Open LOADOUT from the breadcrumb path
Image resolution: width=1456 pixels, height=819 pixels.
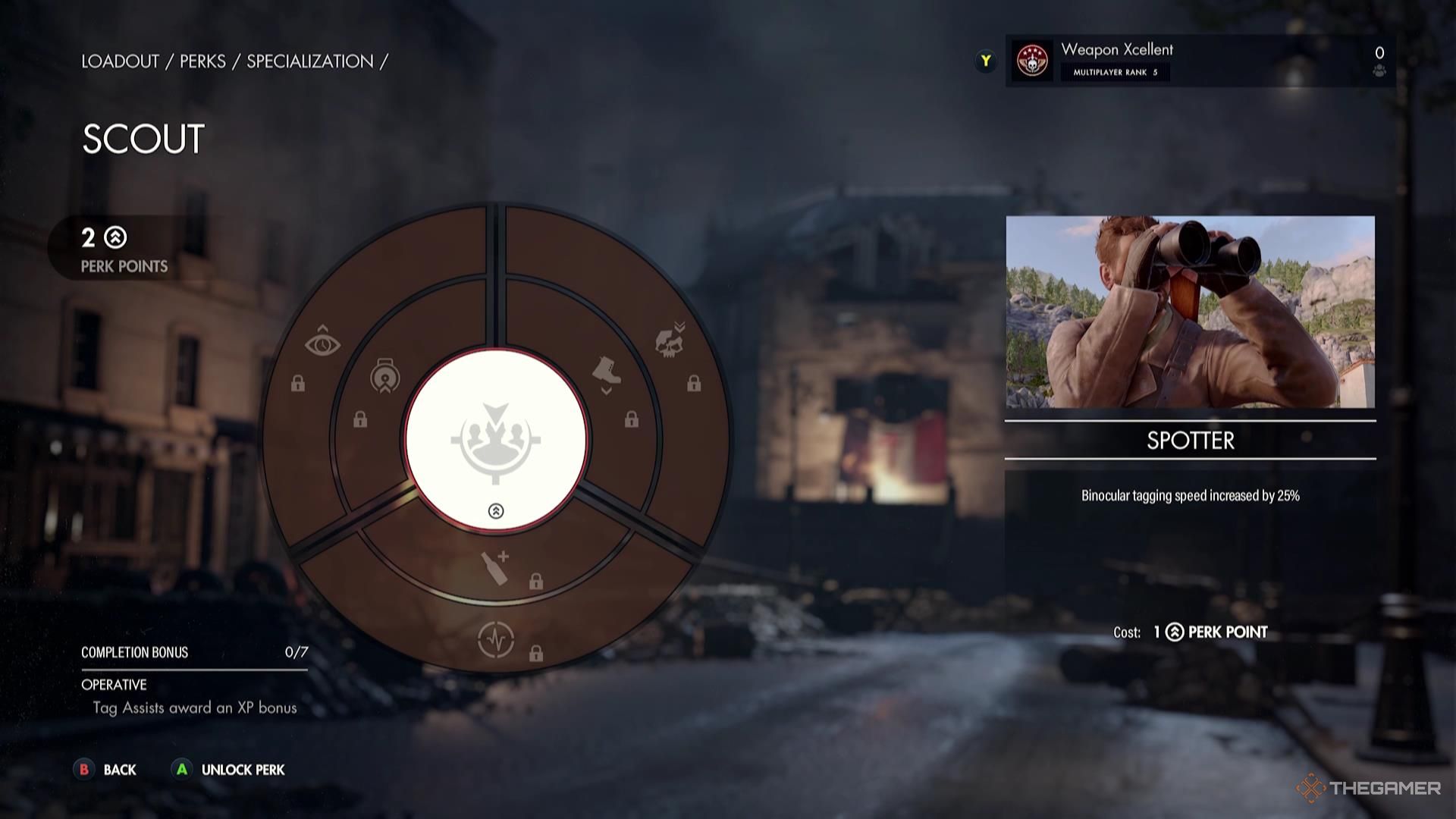(x=119, y=61)
